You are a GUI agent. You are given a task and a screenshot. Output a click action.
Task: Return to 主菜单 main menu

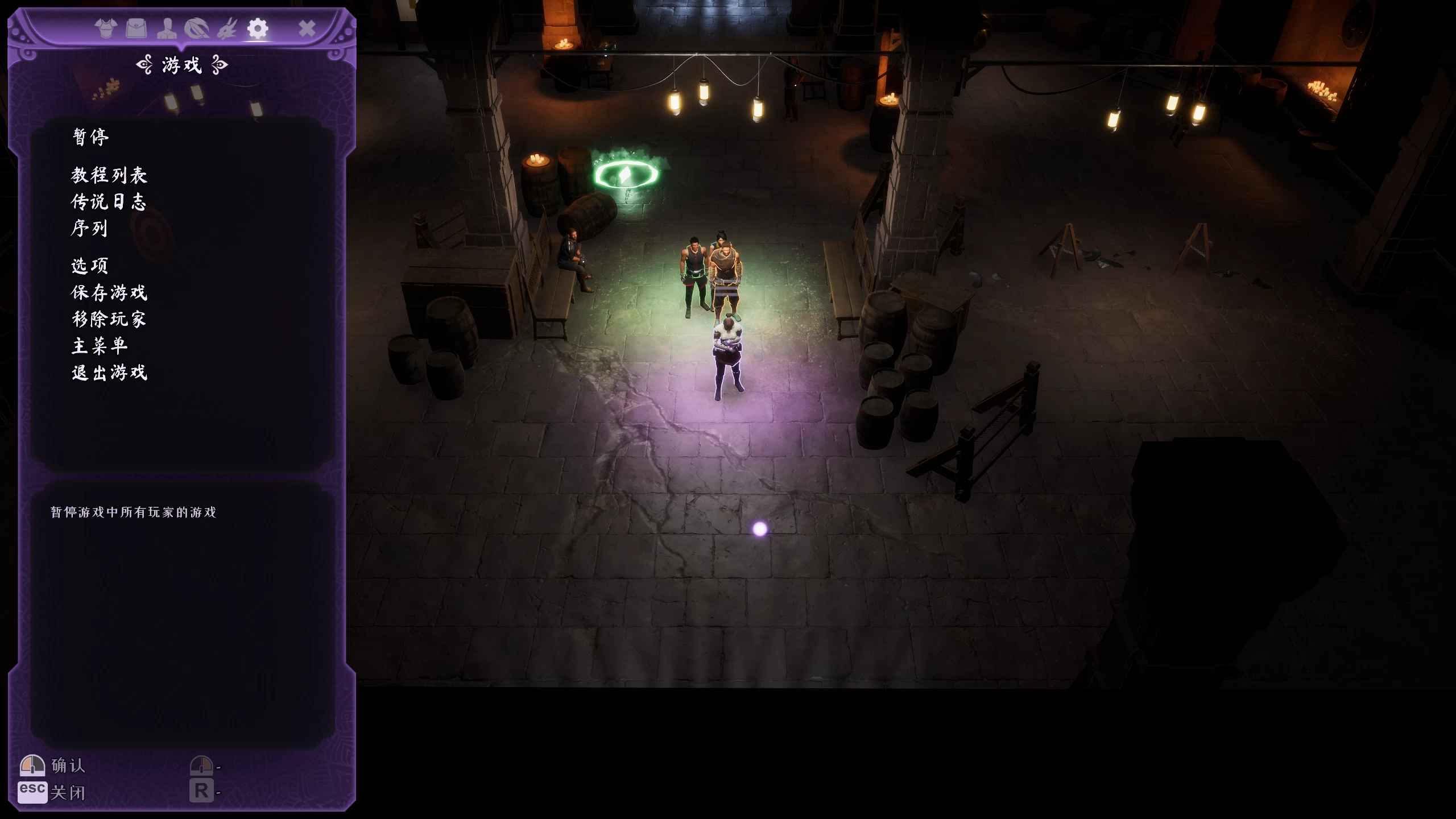(x=100, y=346)
